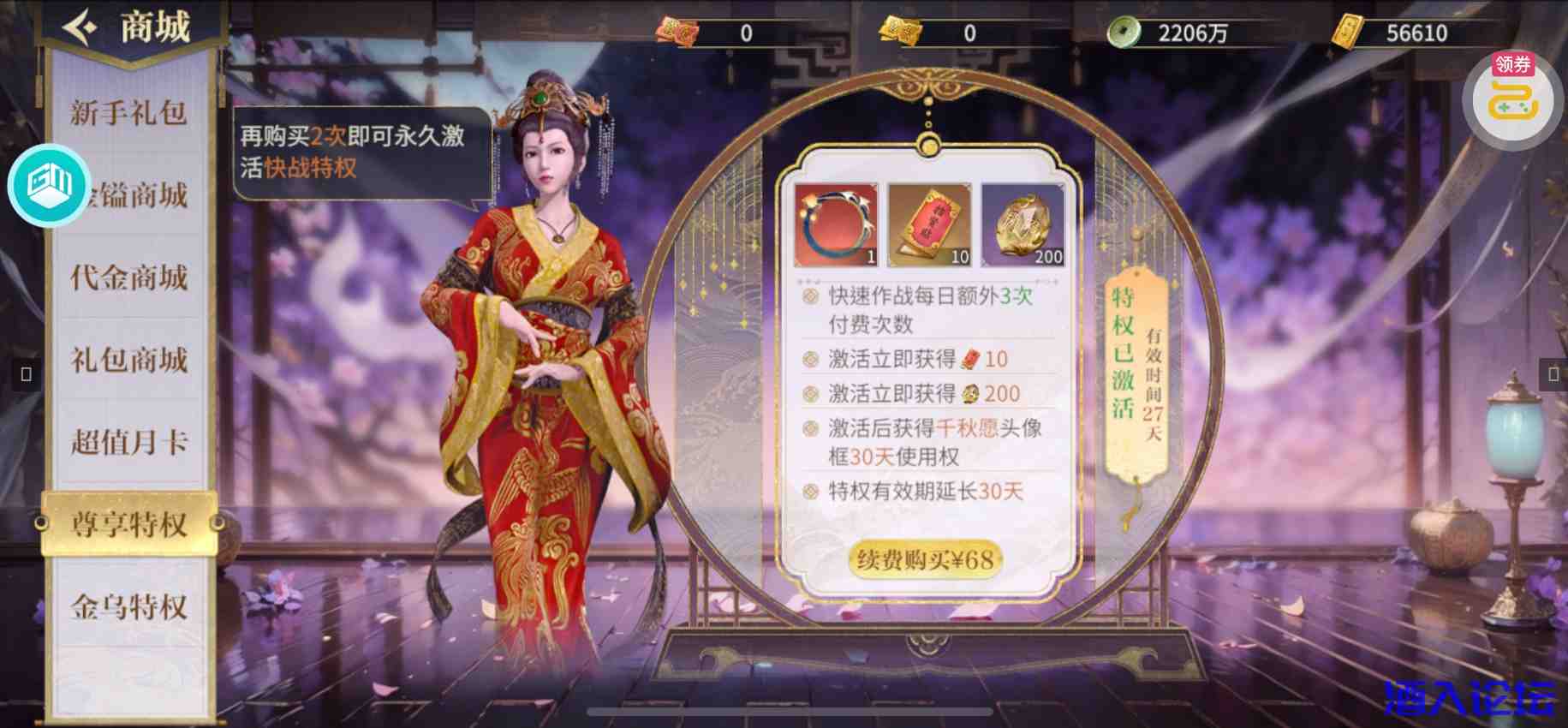
Task: Click the 礼包商城 sidebar entry
Action: point(128,361)
